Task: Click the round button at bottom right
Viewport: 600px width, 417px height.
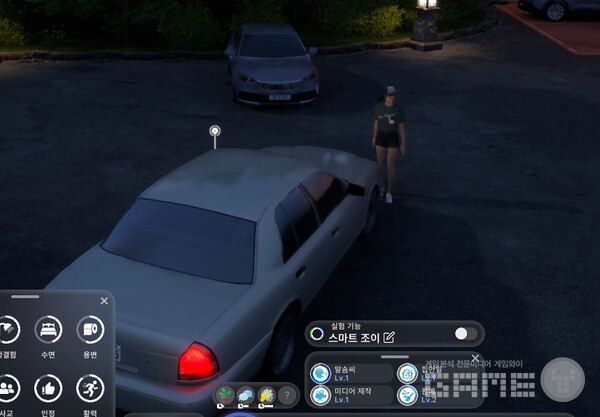Action: (562, 379)
